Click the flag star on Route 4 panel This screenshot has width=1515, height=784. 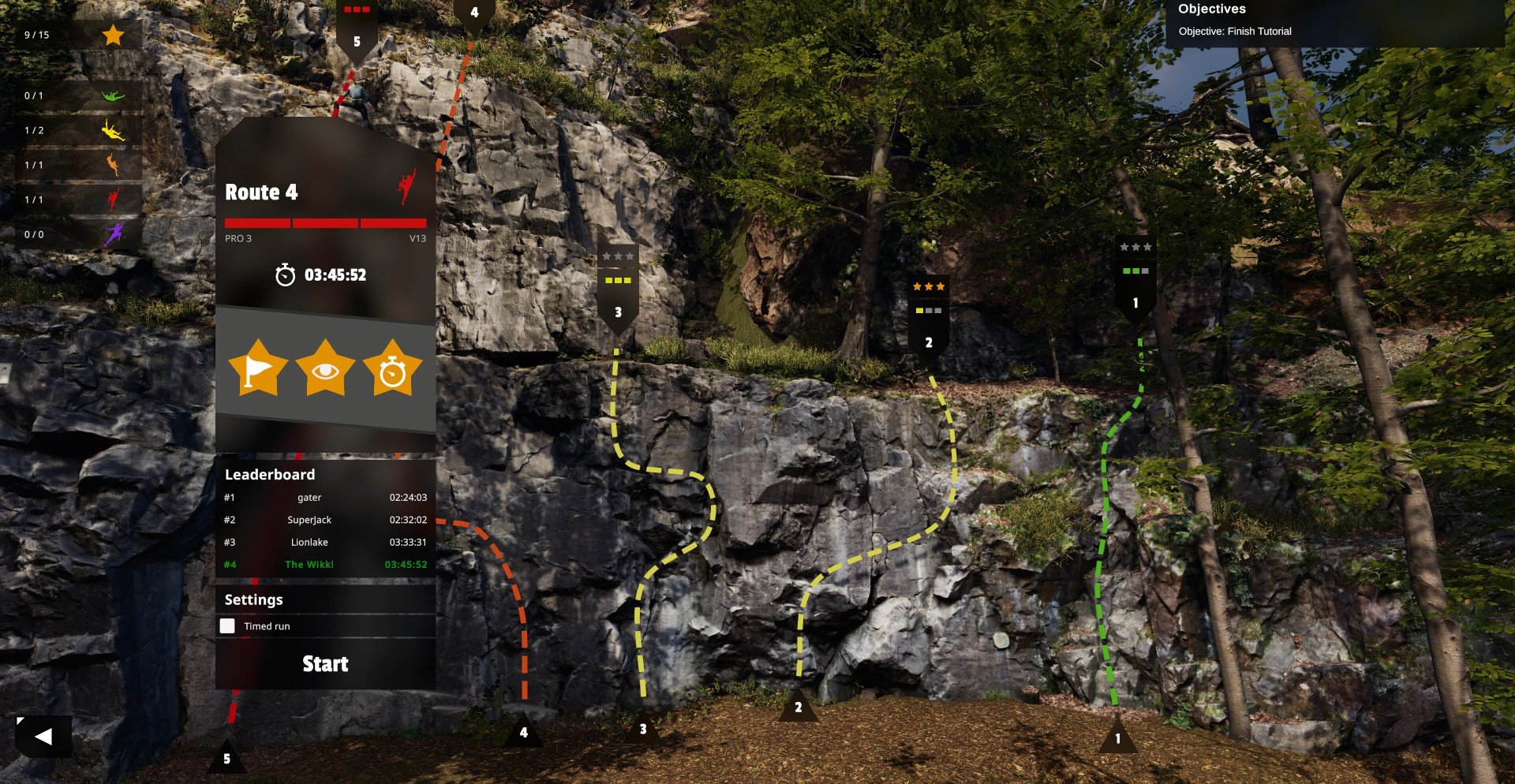click(x=258, y=368)
